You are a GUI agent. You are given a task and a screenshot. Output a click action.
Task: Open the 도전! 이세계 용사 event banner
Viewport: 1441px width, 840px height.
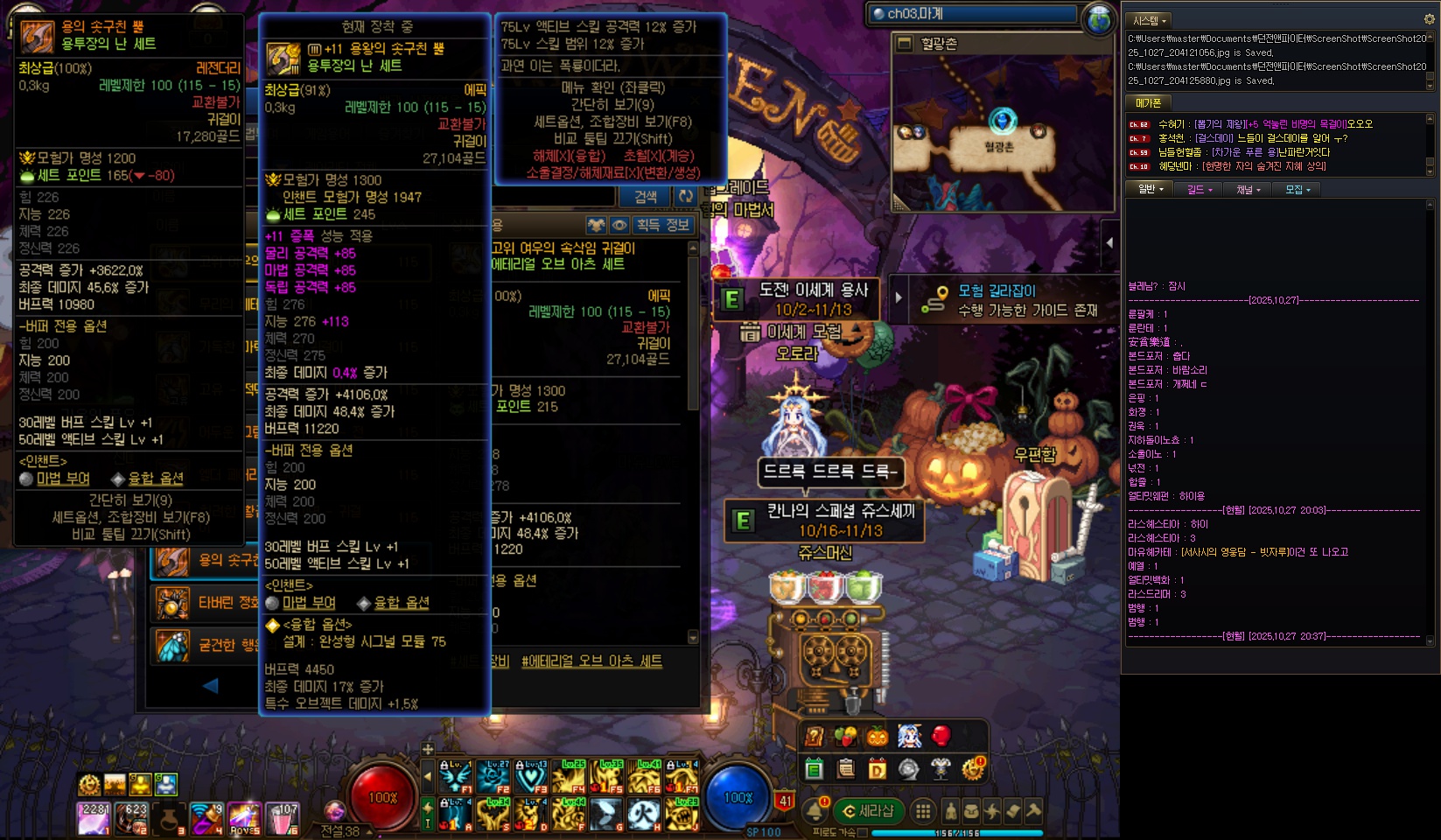click(800, 299)
